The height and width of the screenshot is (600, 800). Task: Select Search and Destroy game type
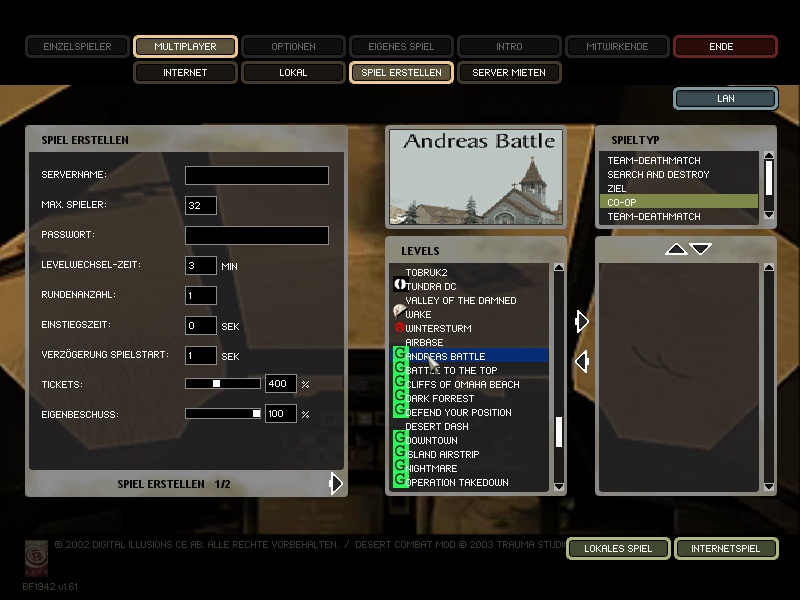658,174
